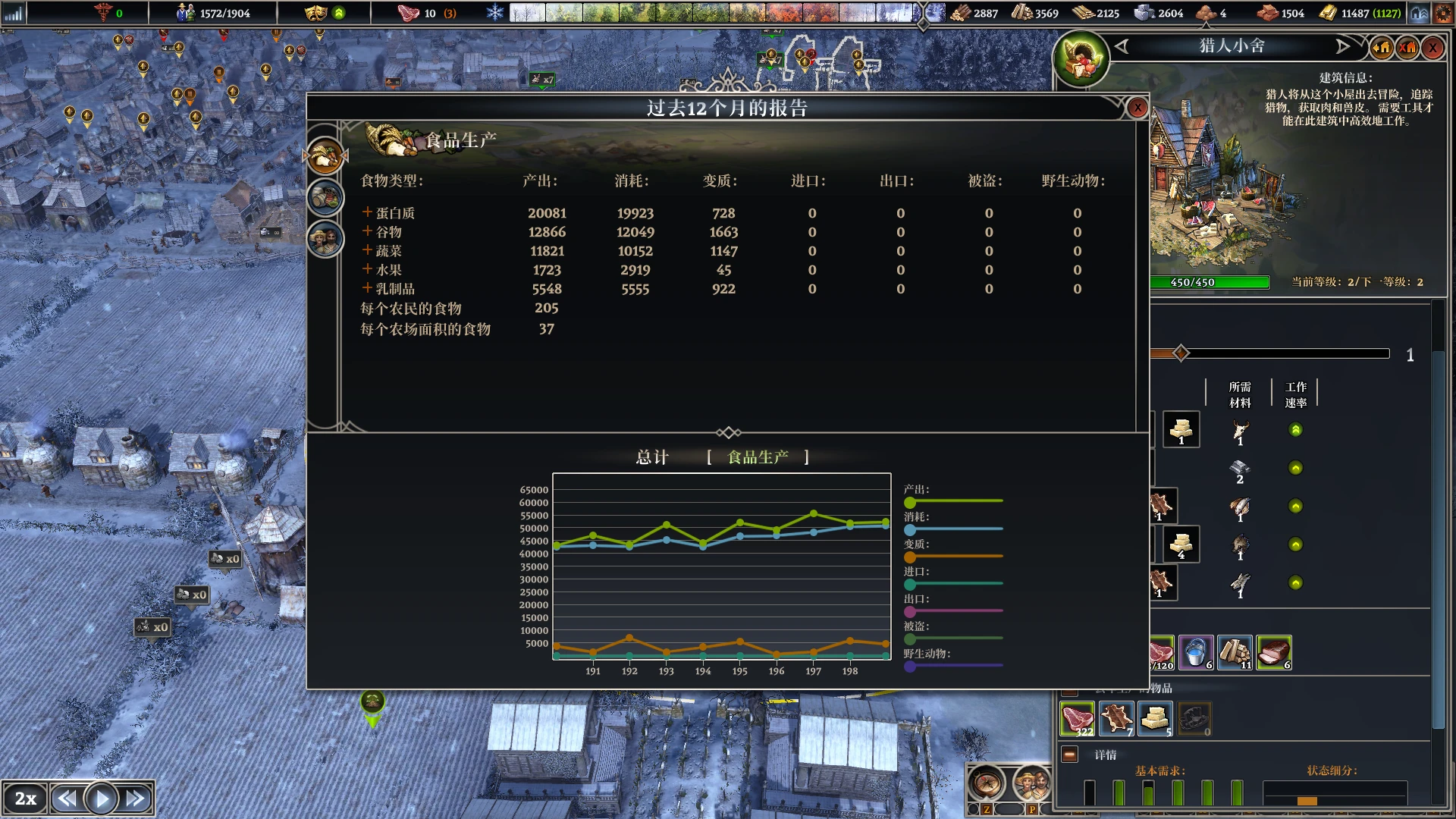Image resolution: width=1456 pixels, height=819 pixels.
Task: Switch to the 食品生产 graph category
Action: 757,457
